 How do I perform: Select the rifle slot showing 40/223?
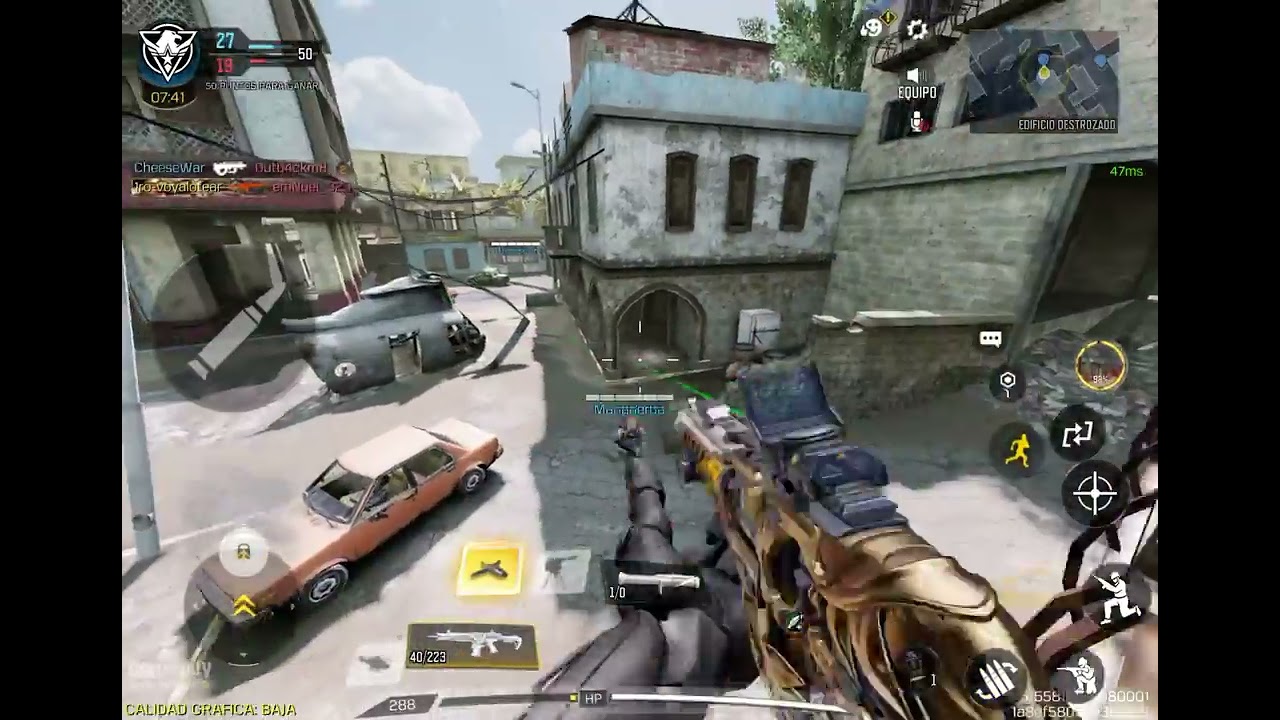click(x=472, y=645)
